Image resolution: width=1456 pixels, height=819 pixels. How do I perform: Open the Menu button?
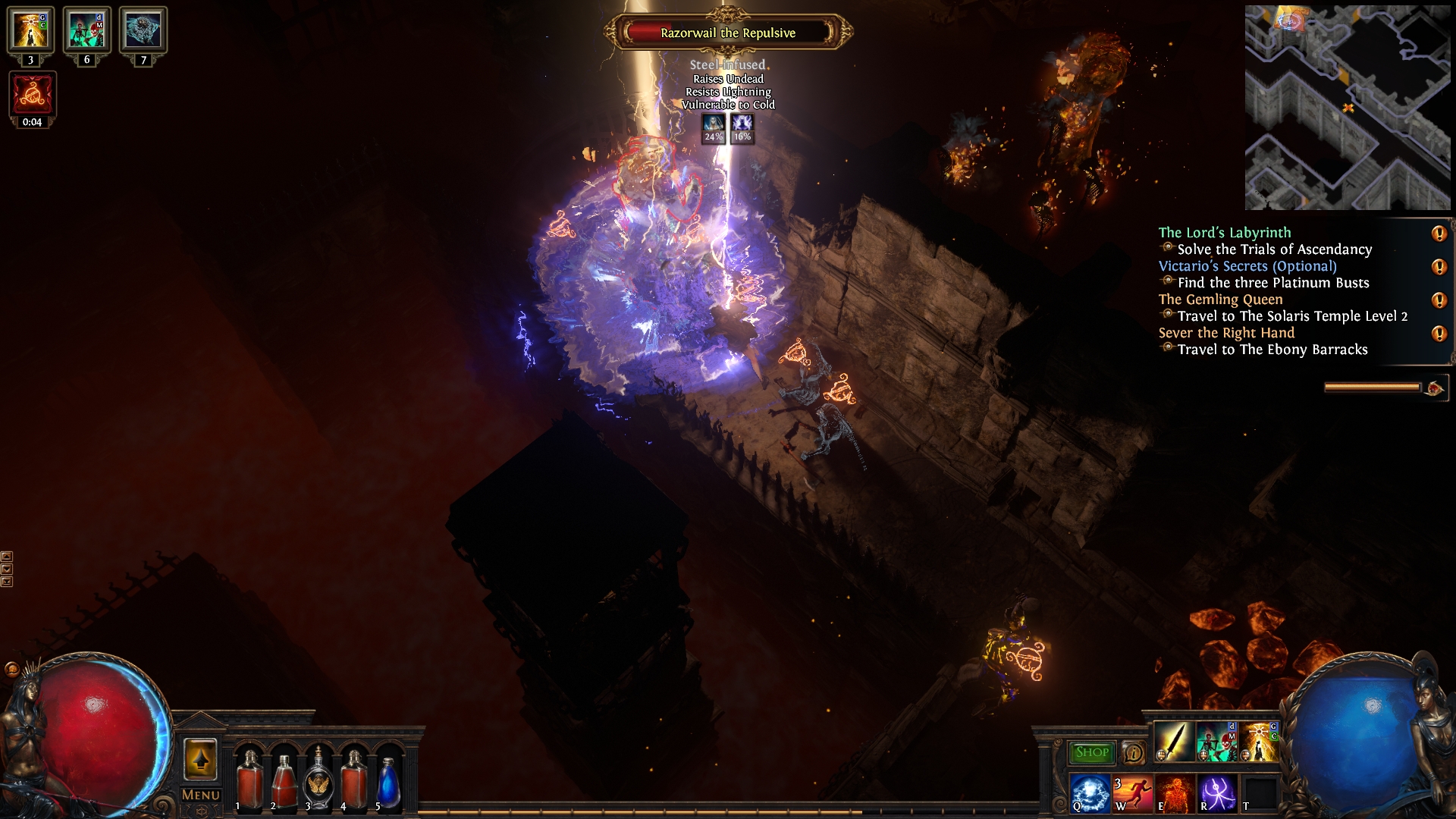pyautogui.click(x=200, y=795)
